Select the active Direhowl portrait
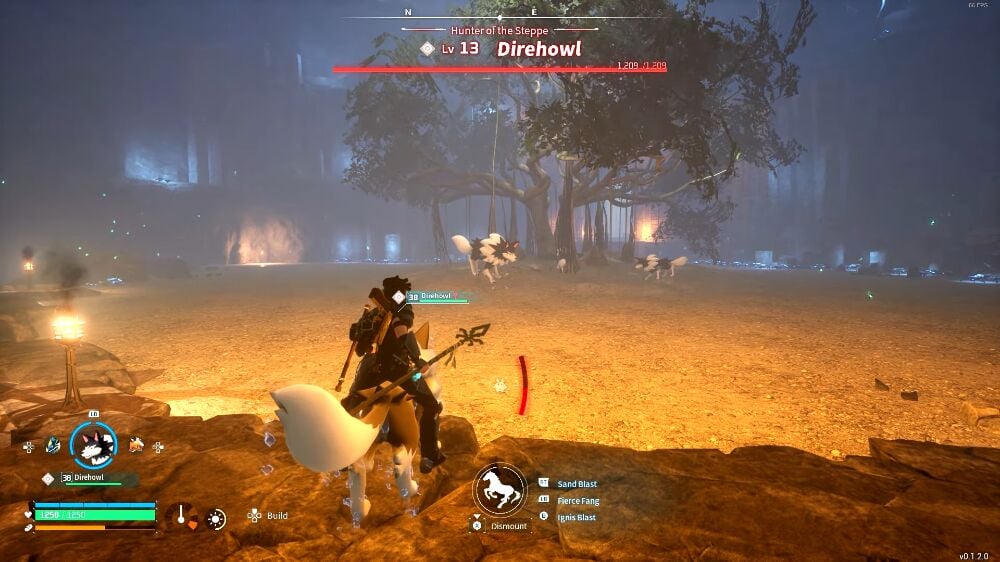The width and height of the screenshot is (1000, 562). (93, 445)
